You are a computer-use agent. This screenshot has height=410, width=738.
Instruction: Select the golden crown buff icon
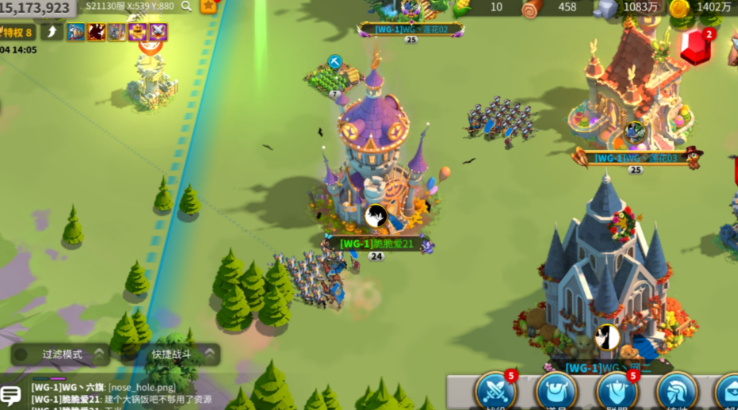(138, 32)
